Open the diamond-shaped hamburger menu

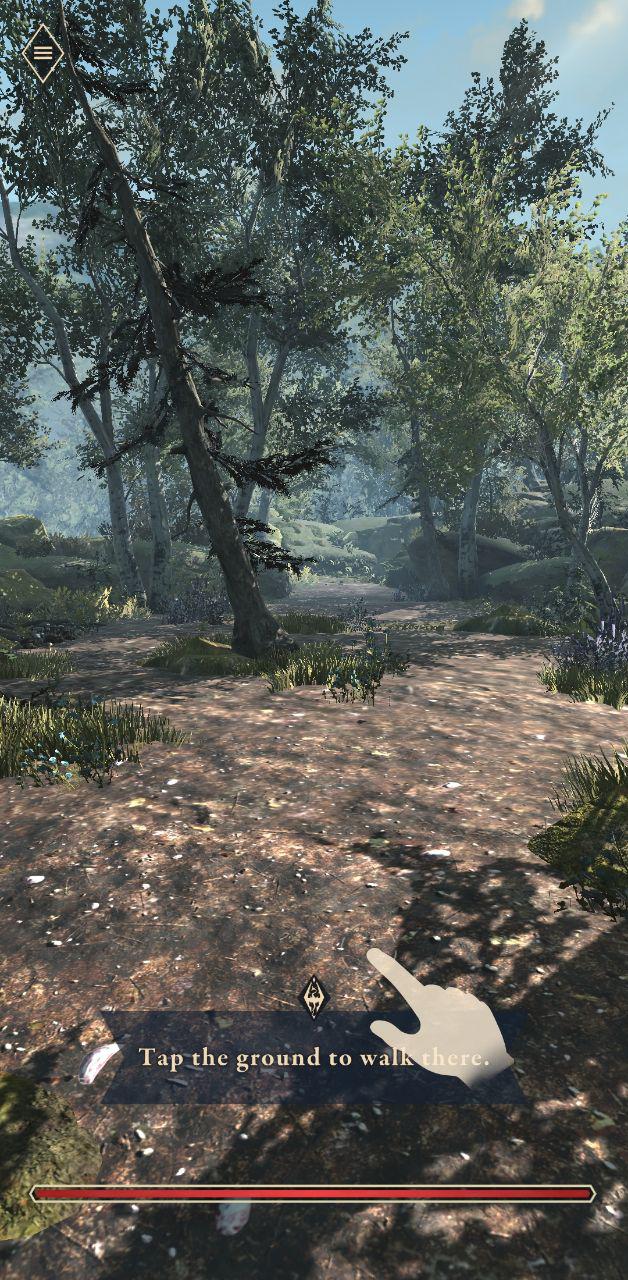tap(43, 53)
